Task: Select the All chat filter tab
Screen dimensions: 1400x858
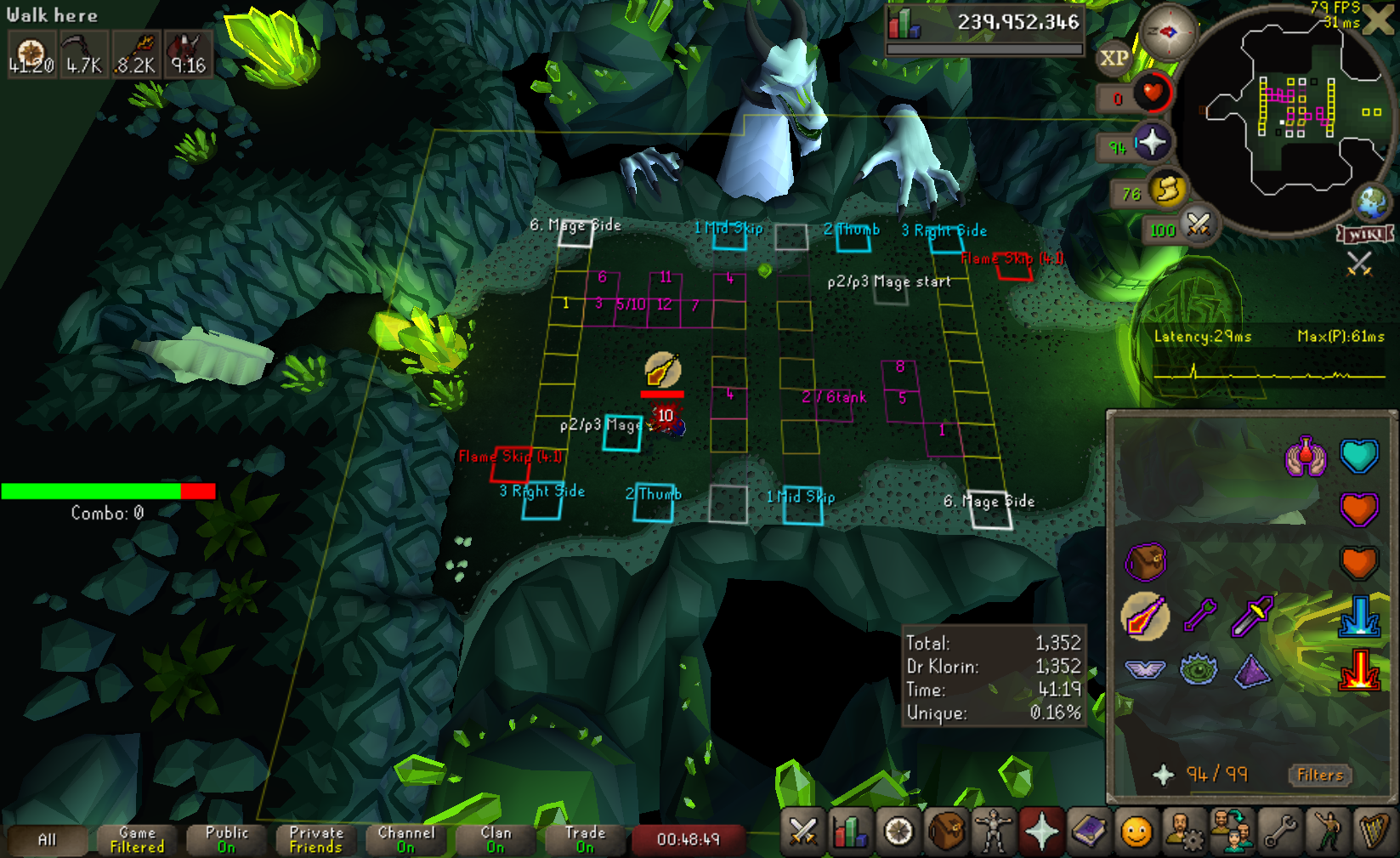Action: [47, 840]
